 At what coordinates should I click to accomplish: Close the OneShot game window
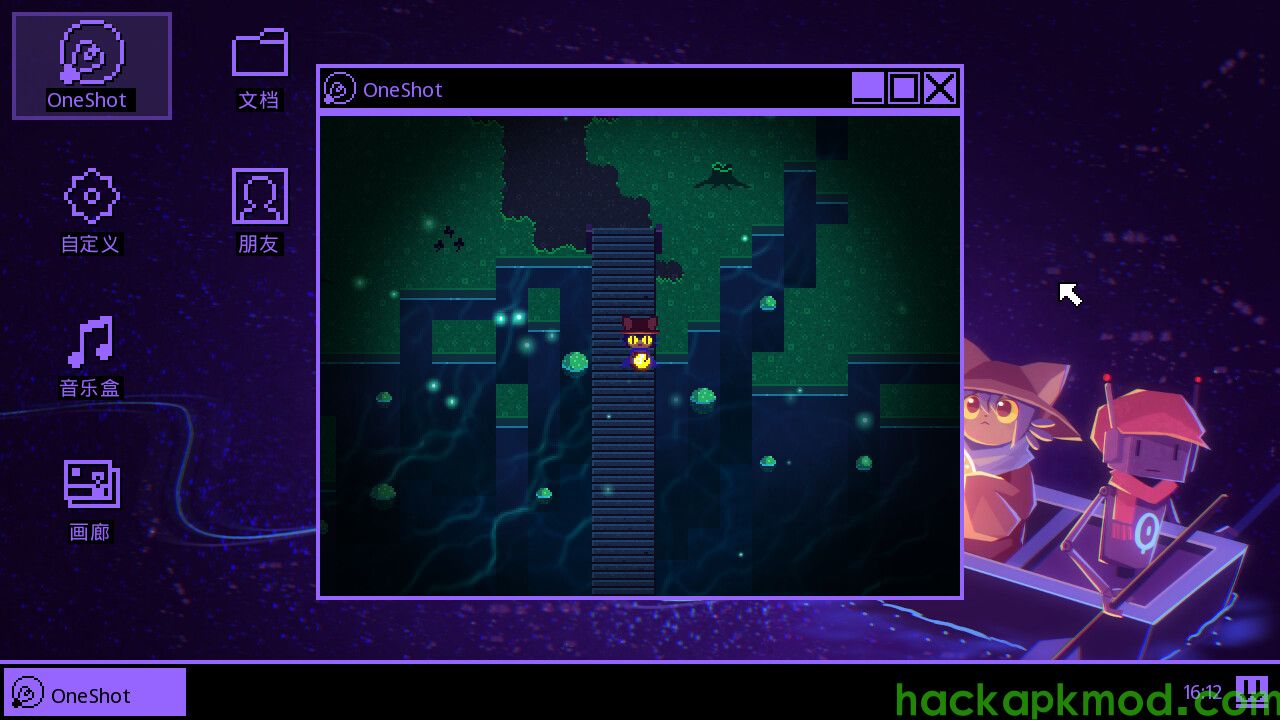point(940,88)
